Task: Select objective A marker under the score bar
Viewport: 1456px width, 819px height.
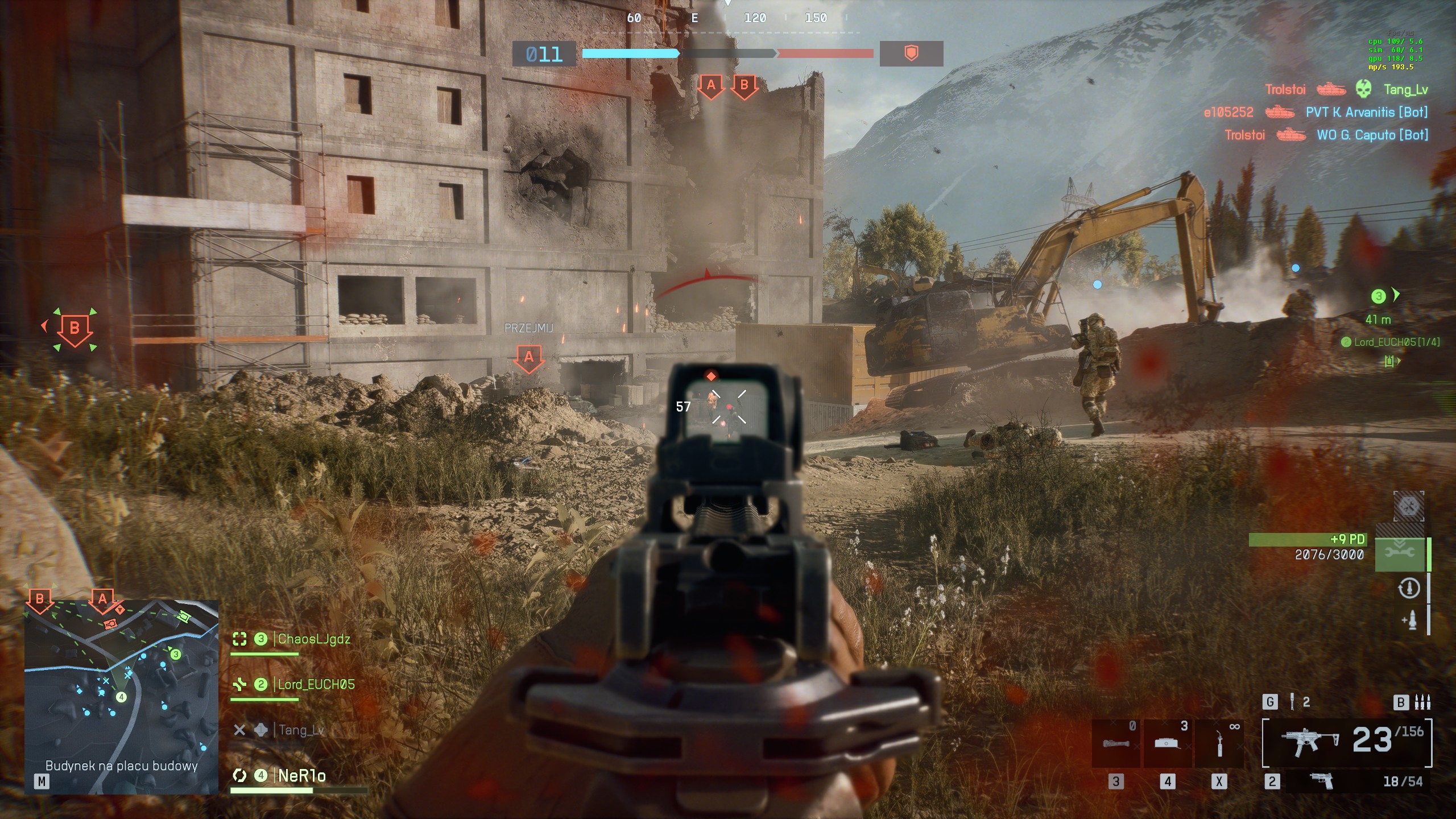Action: (710, 86)
